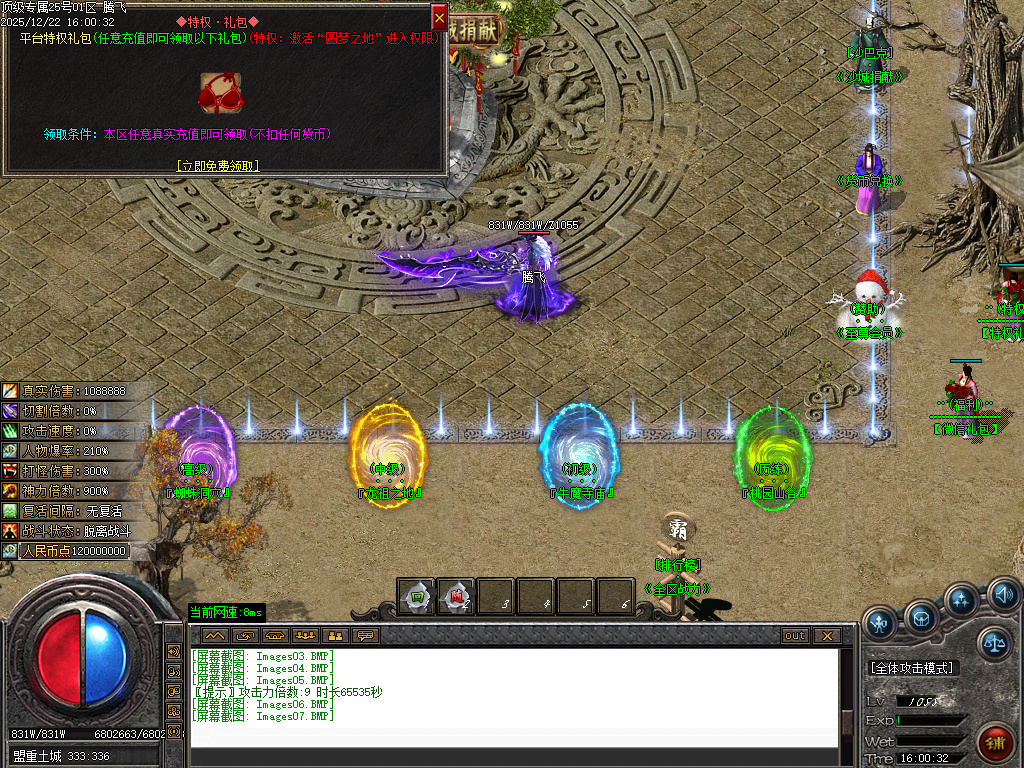
Task: Select the two-person chat channel button
Action: click(x=335, y=636)
